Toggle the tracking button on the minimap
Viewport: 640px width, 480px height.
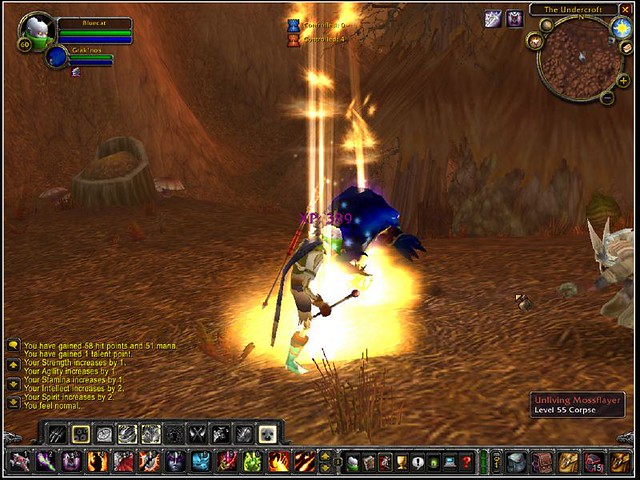tap(537, 40)
